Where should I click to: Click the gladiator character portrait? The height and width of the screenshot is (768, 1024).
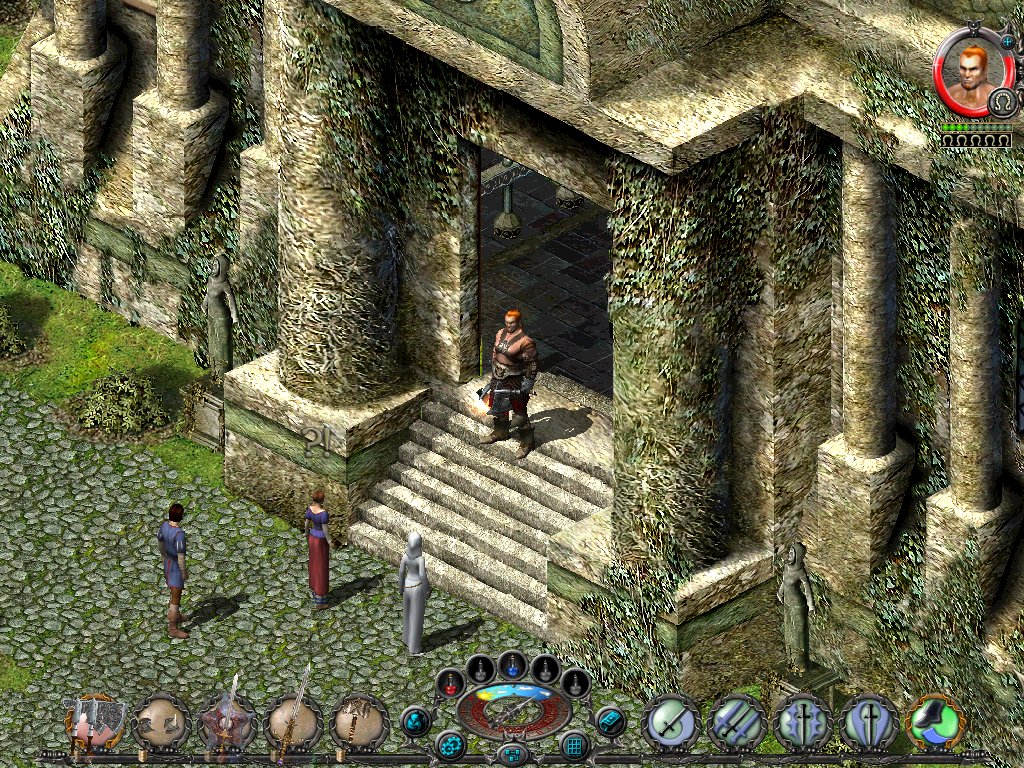972,74
